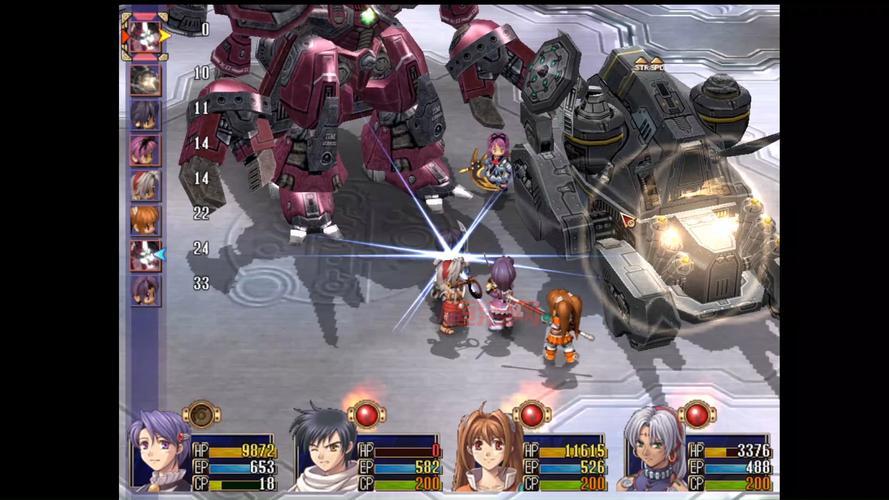Click the dim S-Break orb above purple-haired member
Screen dimensions: 889x500
pos(201,413)
